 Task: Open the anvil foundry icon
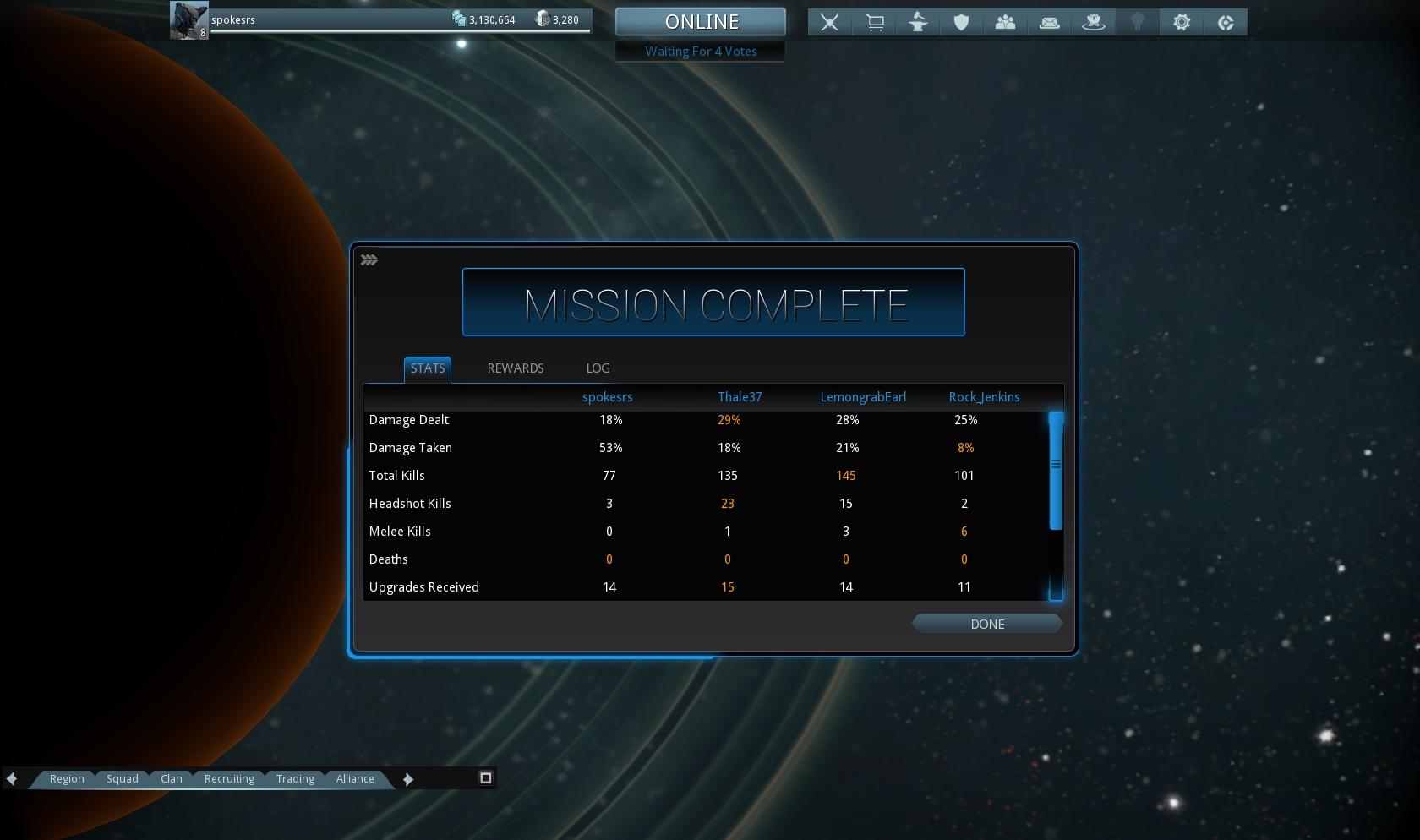[x=918, y=23]
